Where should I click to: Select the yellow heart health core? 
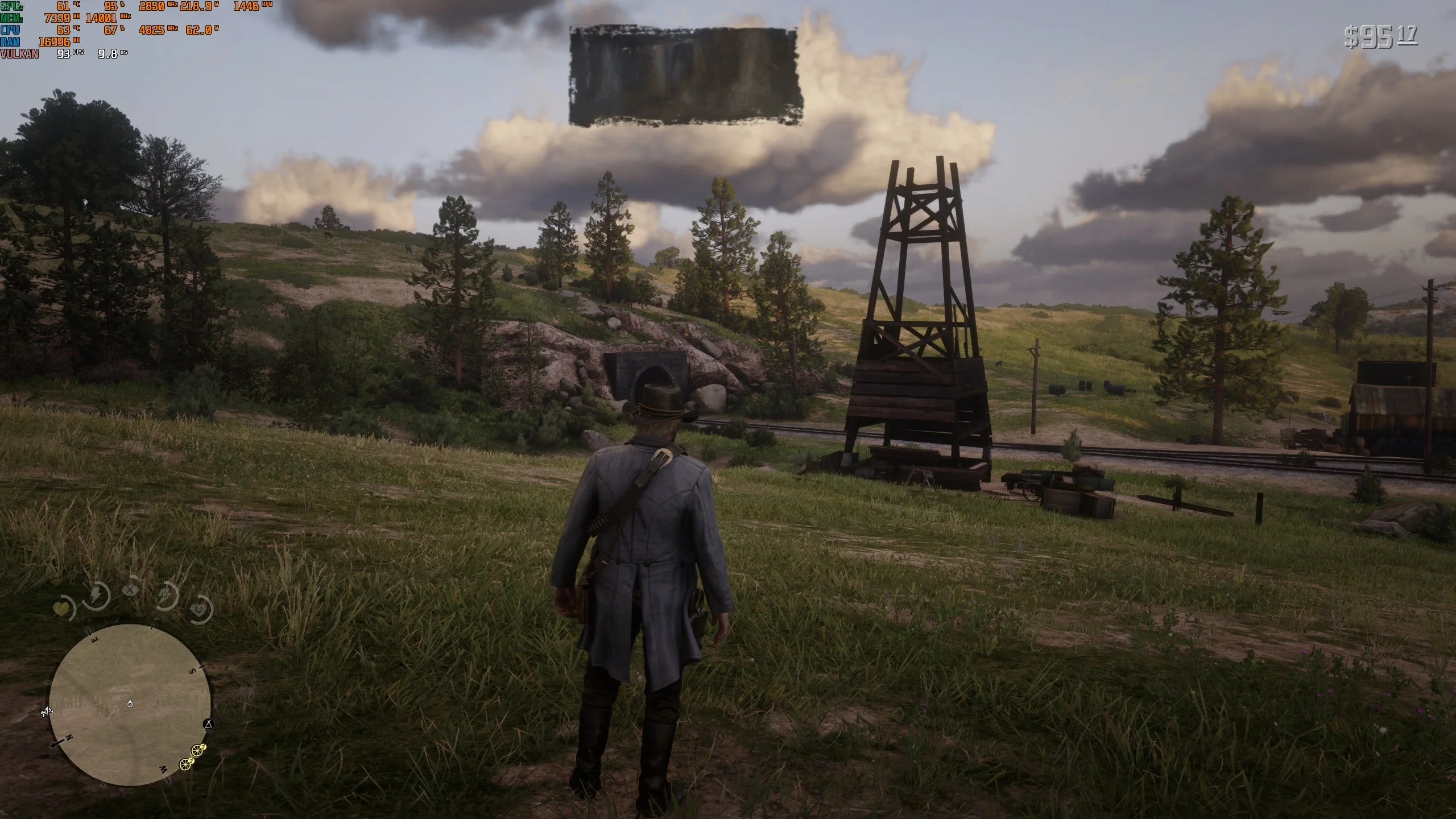(61, 610)
